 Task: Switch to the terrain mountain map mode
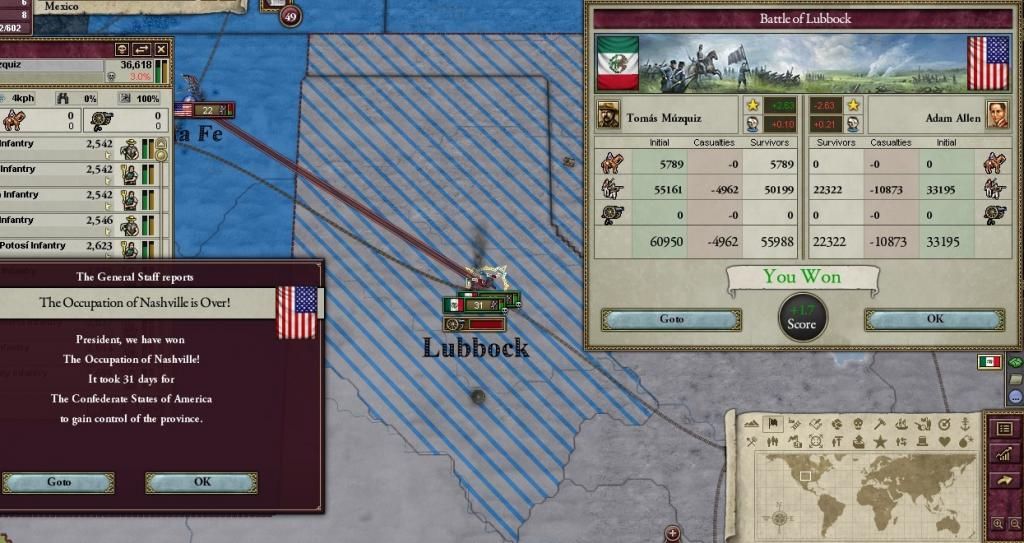750,424
